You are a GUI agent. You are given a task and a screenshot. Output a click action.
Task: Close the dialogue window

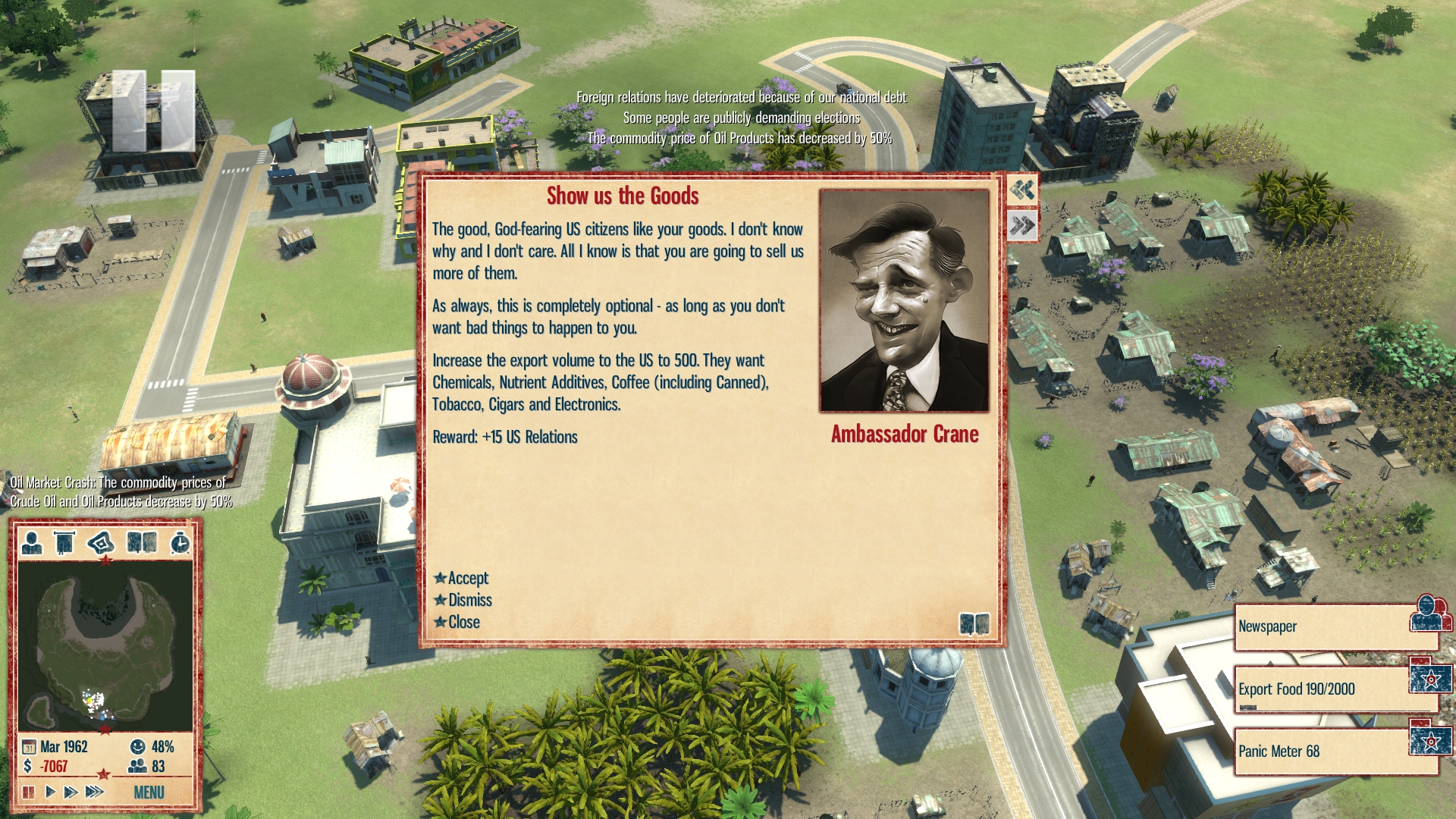click(463, 623)
